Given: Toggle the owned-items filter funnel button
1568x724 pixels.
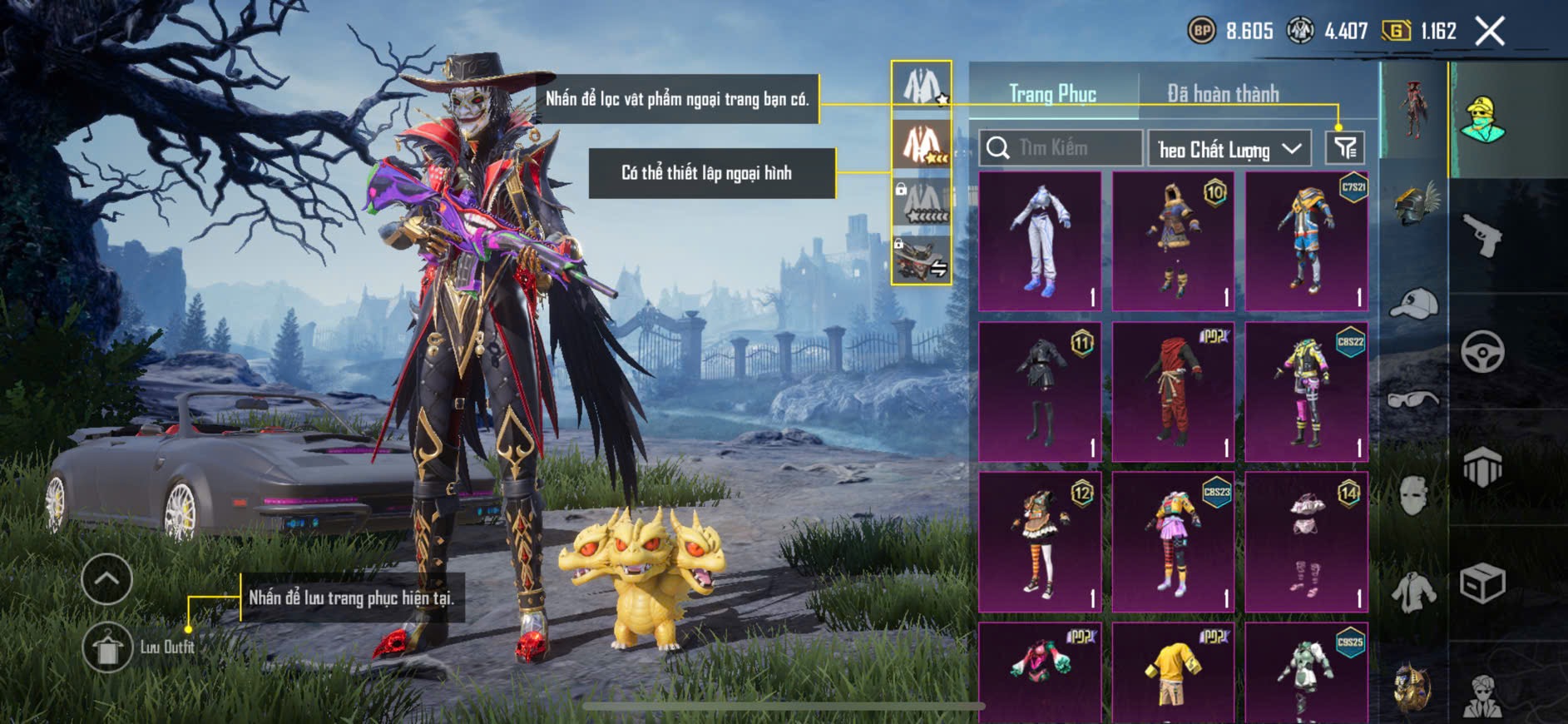Looking at the screenshot, I should (1345, 148).
